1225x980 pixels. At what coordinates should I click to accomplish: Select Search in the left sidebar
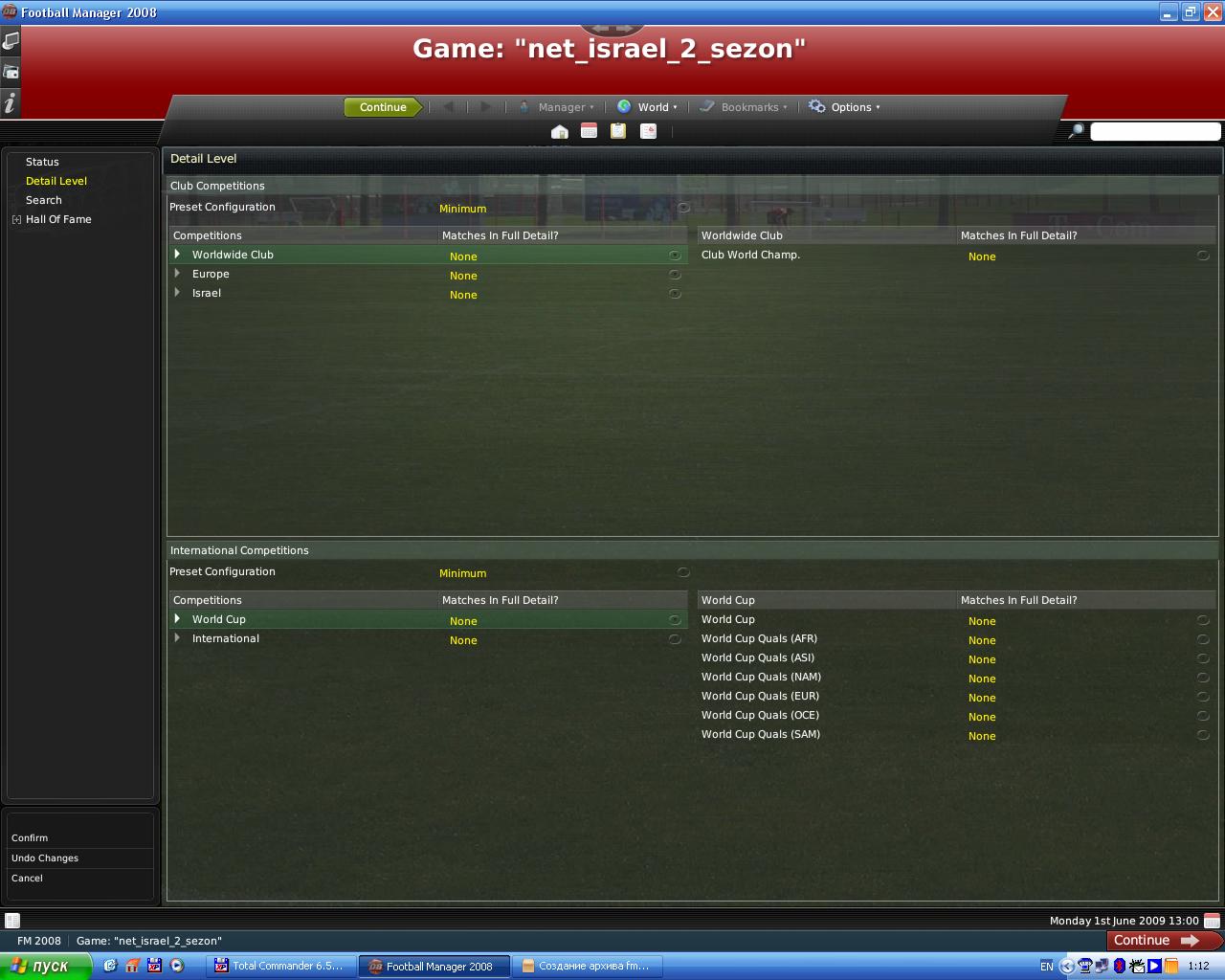pos(44,200)
